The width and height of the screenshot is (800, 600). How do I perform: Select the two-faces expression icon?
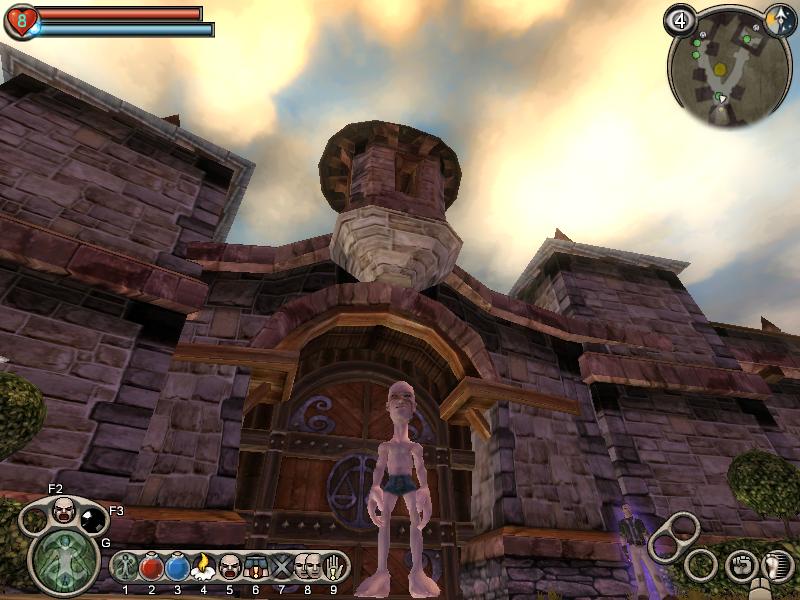click(x=307, y=568)
